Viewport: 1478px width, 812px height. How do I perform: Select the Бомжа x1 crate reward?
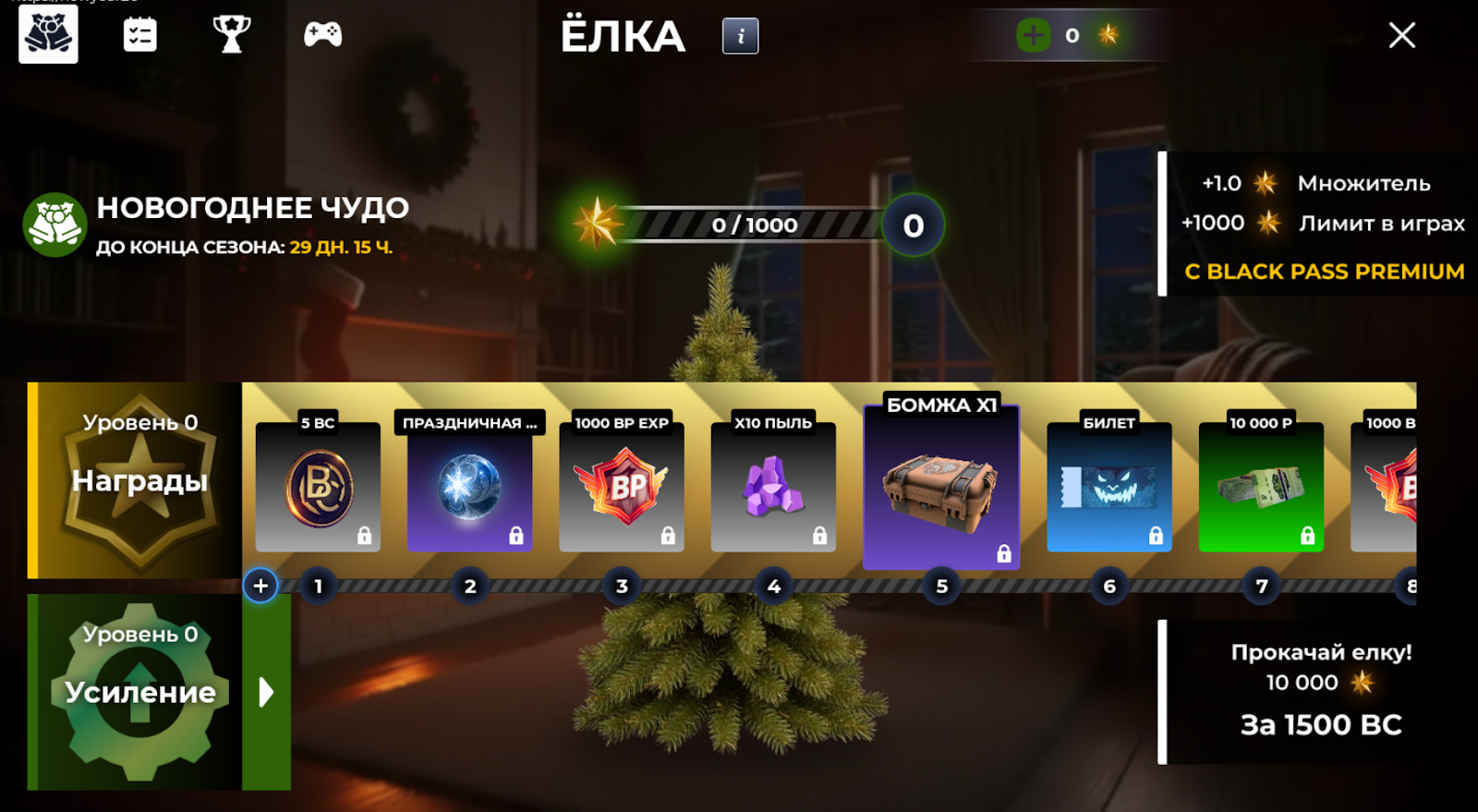pyautogui.click(x=941, y=487)
